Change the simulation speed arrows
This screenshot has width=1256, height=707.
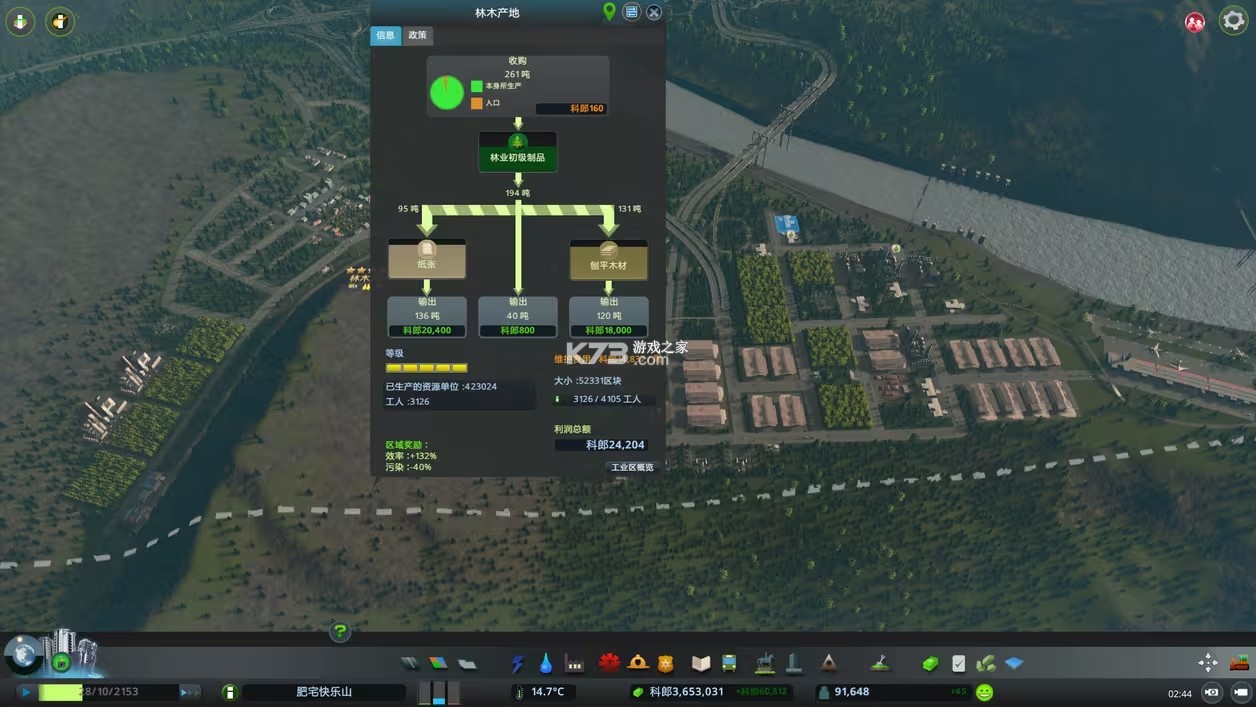click(189, 692)
